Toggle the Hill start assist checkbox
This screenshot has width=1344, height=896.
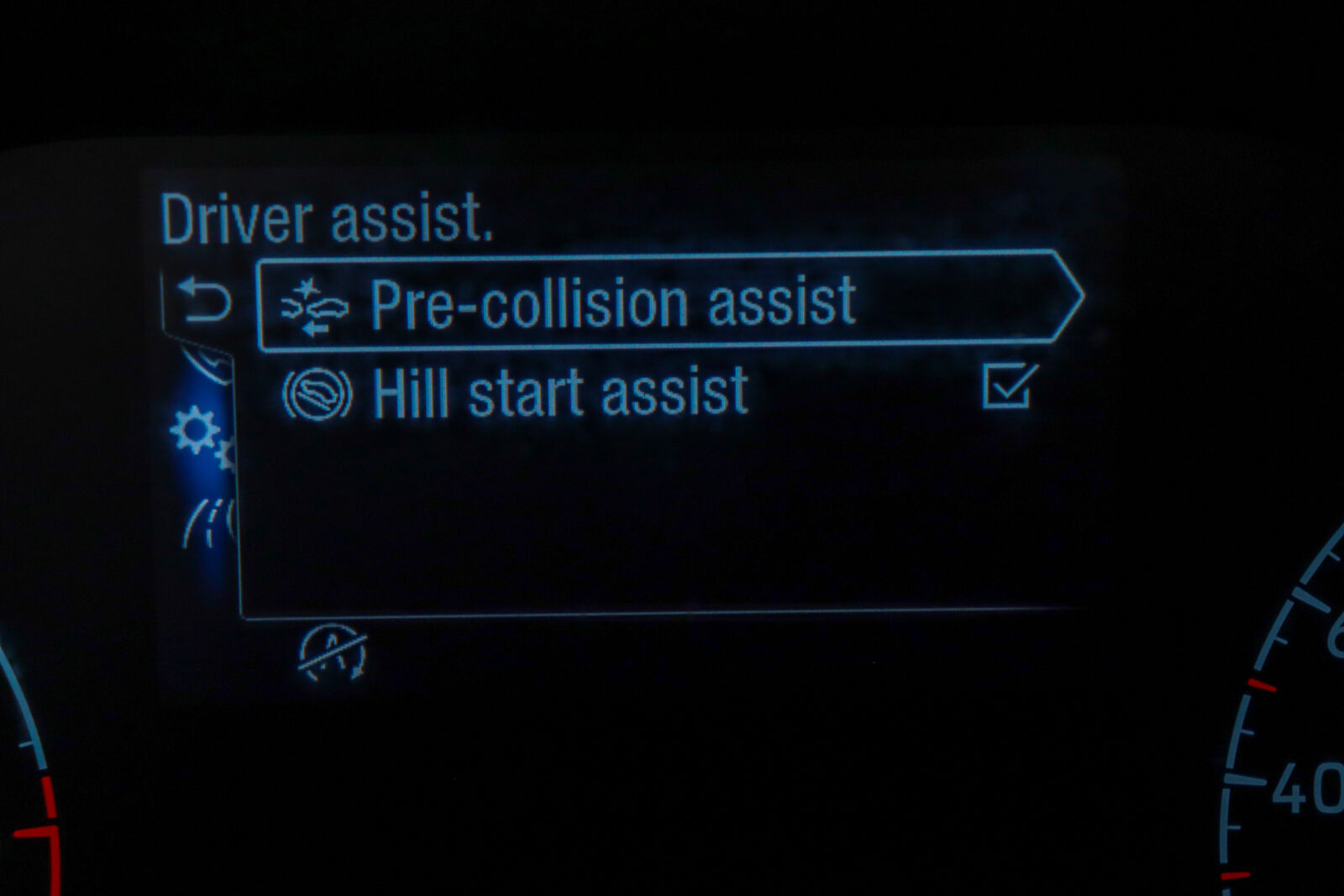(1008, 386)
